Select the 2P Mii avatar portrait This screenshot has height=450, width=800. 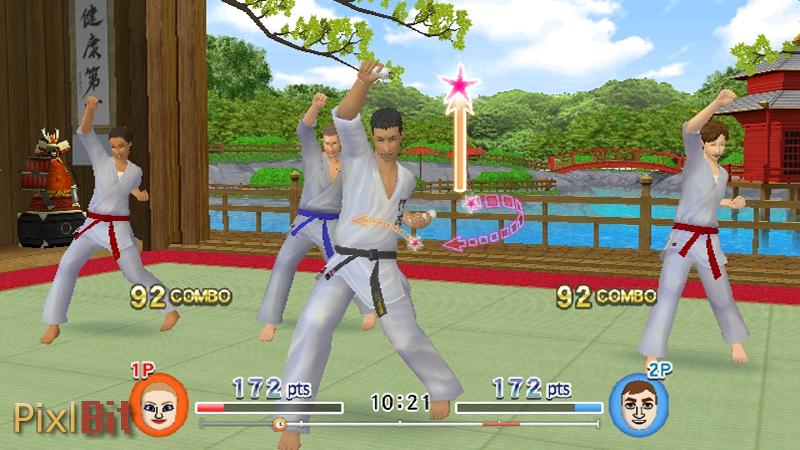click(x=639, y=405)
